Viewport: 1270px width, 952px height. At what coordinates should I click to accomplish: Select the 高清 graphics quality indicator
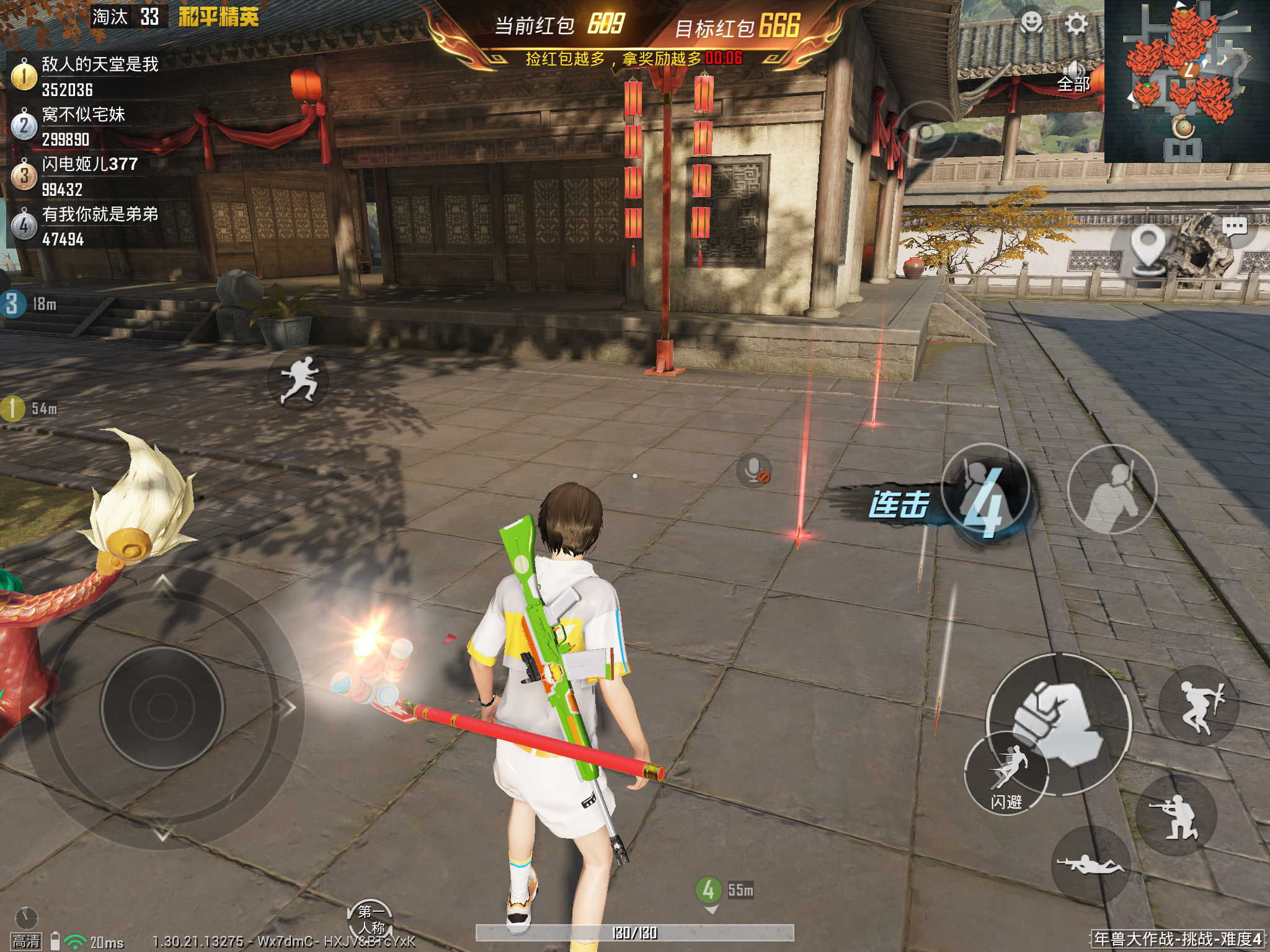point(26,941)
